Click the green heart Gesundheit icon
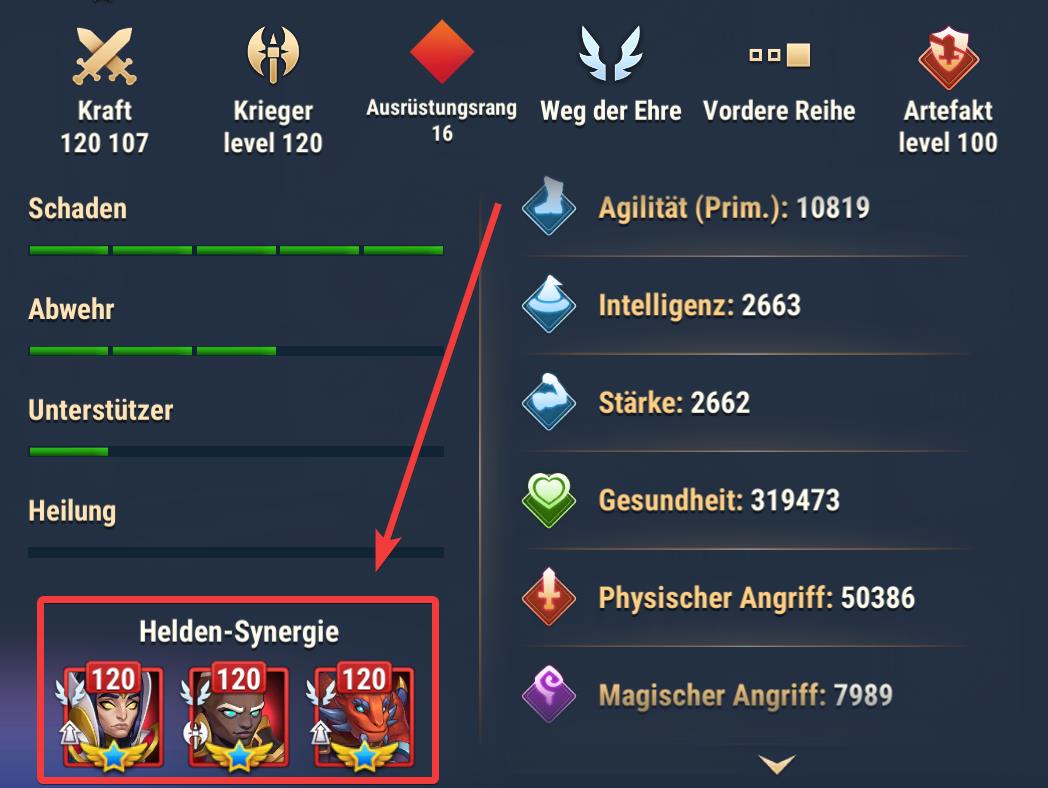This screenshot has height=788, width=1048. pos(549,499)
